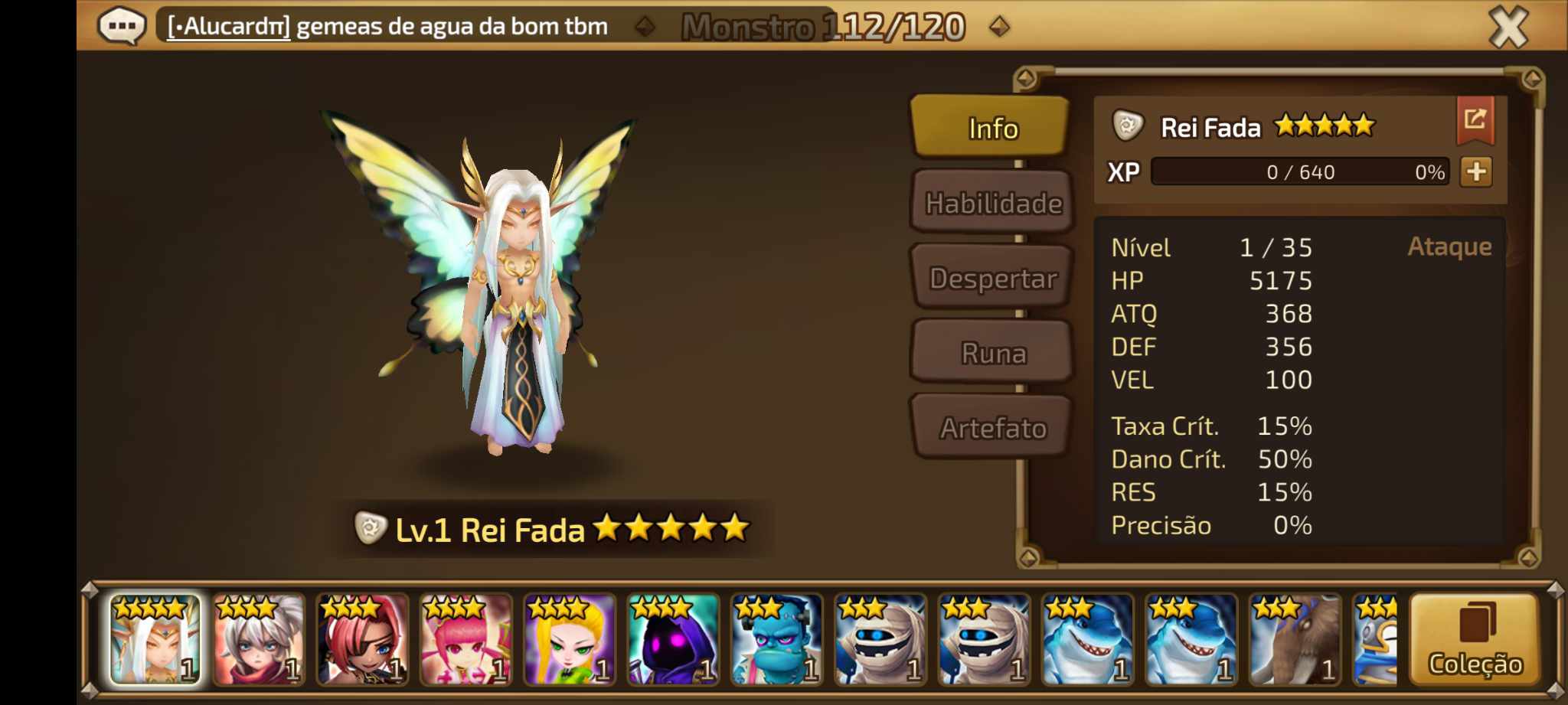Image resolution: width=1568 pixels, height=705 pixels.
Task: Show the Runa tab
Action: click(x=993, y=353)
